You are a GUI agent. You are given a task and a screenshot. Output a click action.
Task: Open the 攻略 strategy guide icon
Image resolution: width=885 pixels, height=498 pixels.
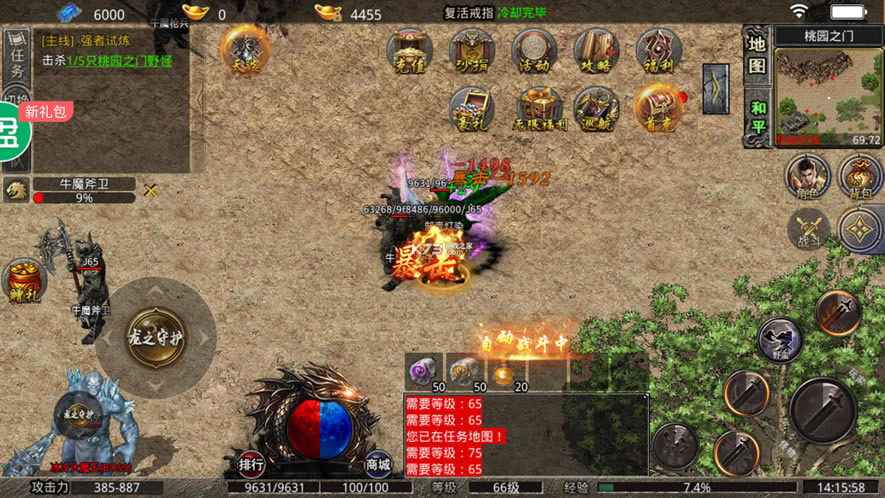coord(596,51)
